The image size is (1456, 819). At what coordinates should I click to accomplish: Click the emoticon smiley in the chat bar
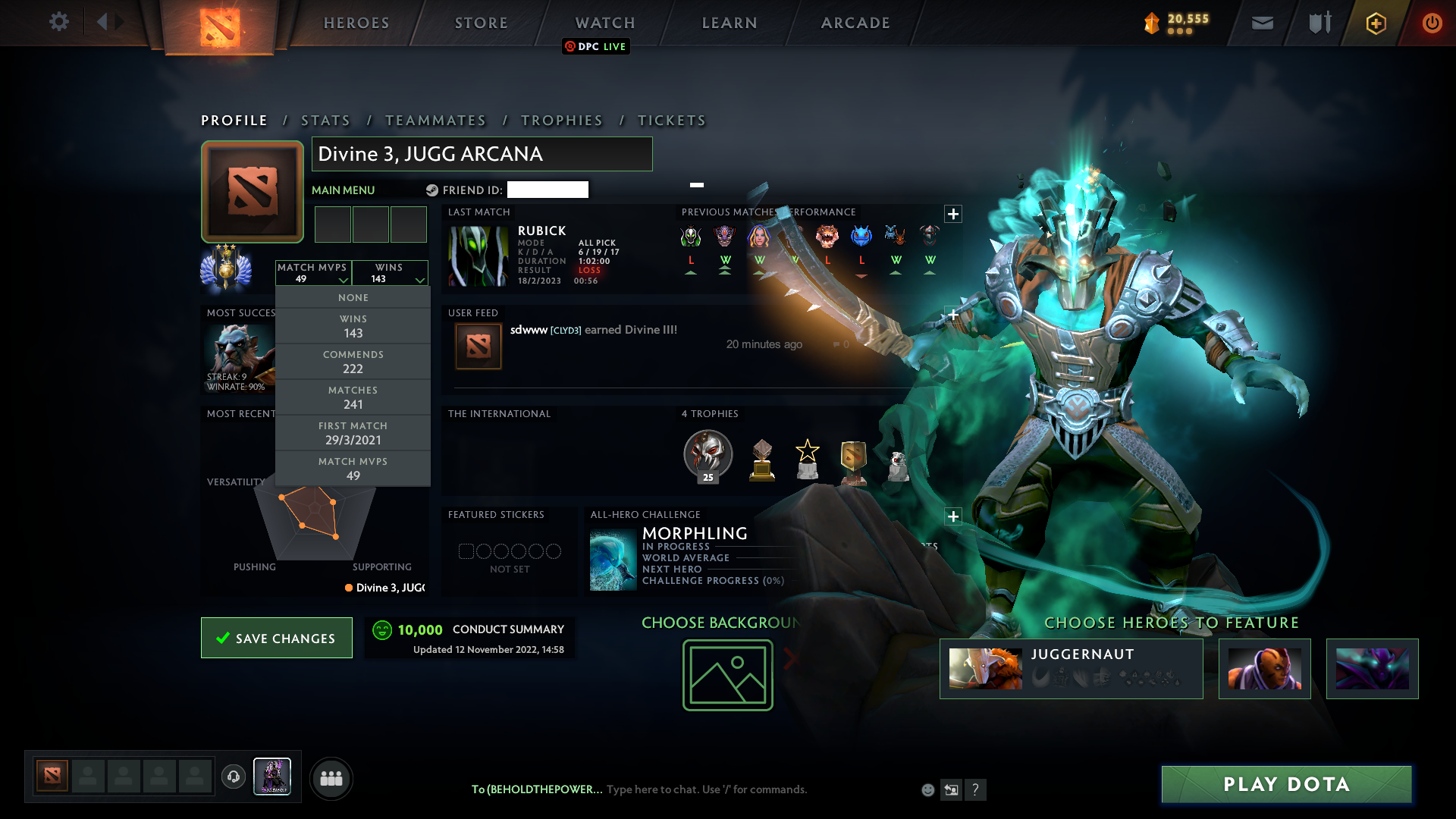927,789
